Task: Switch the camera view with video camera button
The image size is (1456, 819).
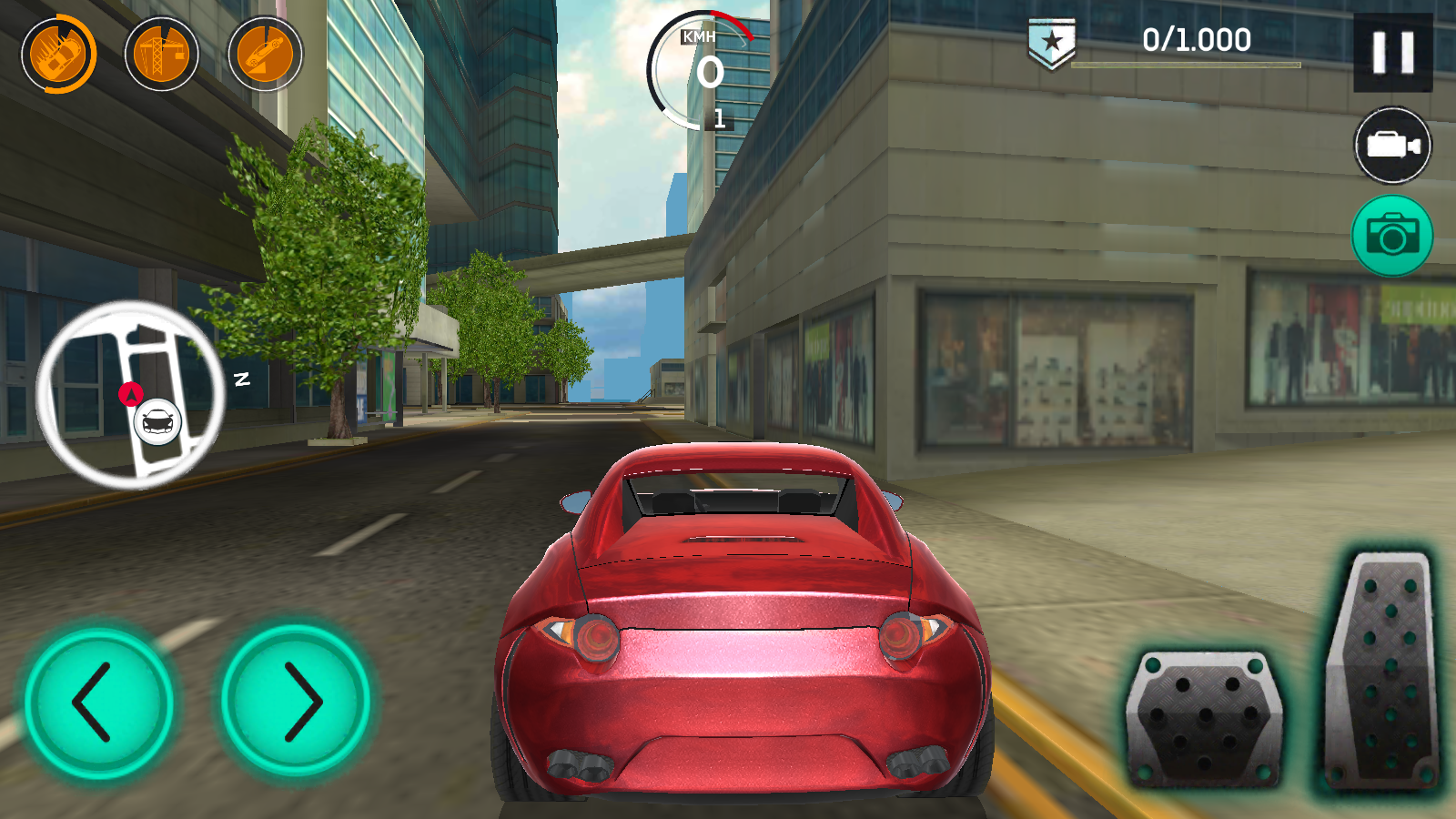Action: pyautogui.click(x=1392, y=146)
